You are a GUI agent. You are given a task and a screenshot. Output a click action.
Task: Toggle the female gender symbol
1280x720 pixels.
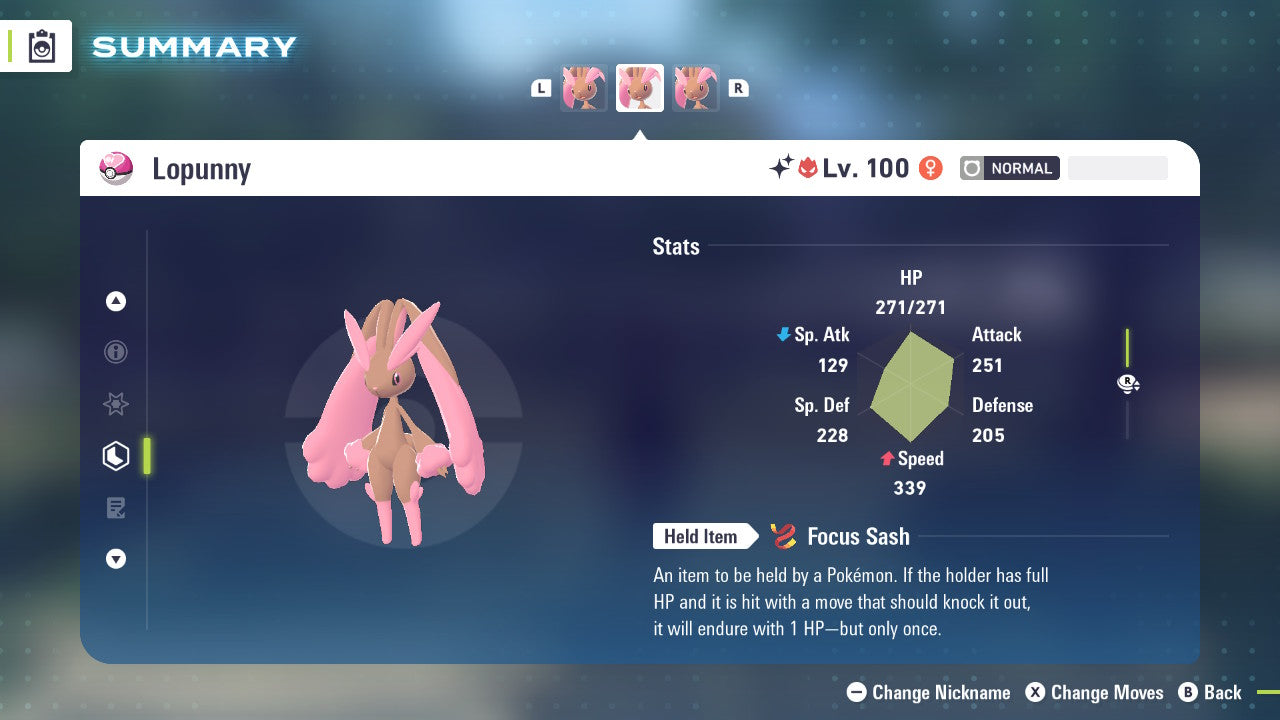coord(930,168)
